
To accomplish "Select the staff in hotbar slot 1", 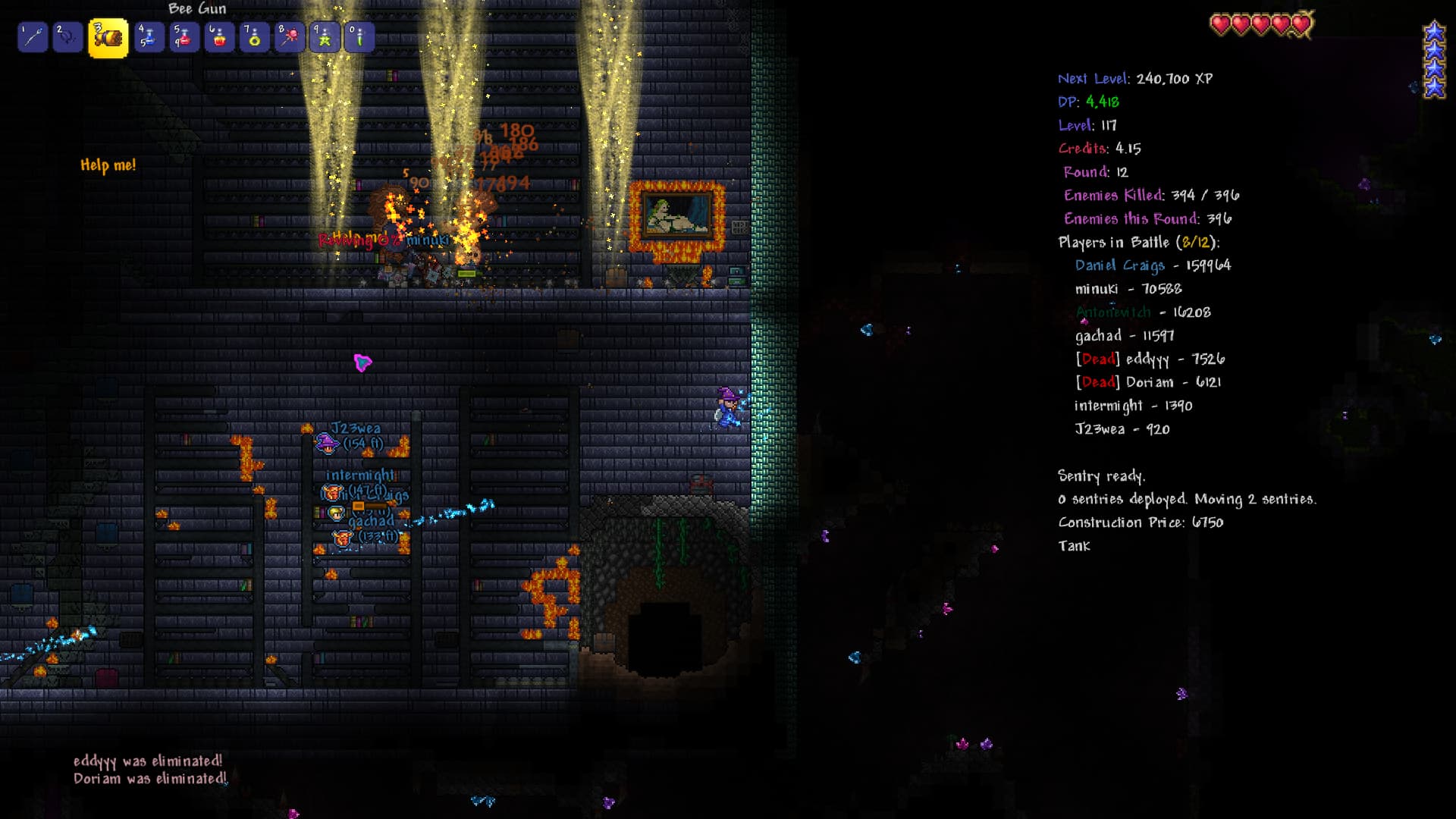I will (x=33, y=37).
